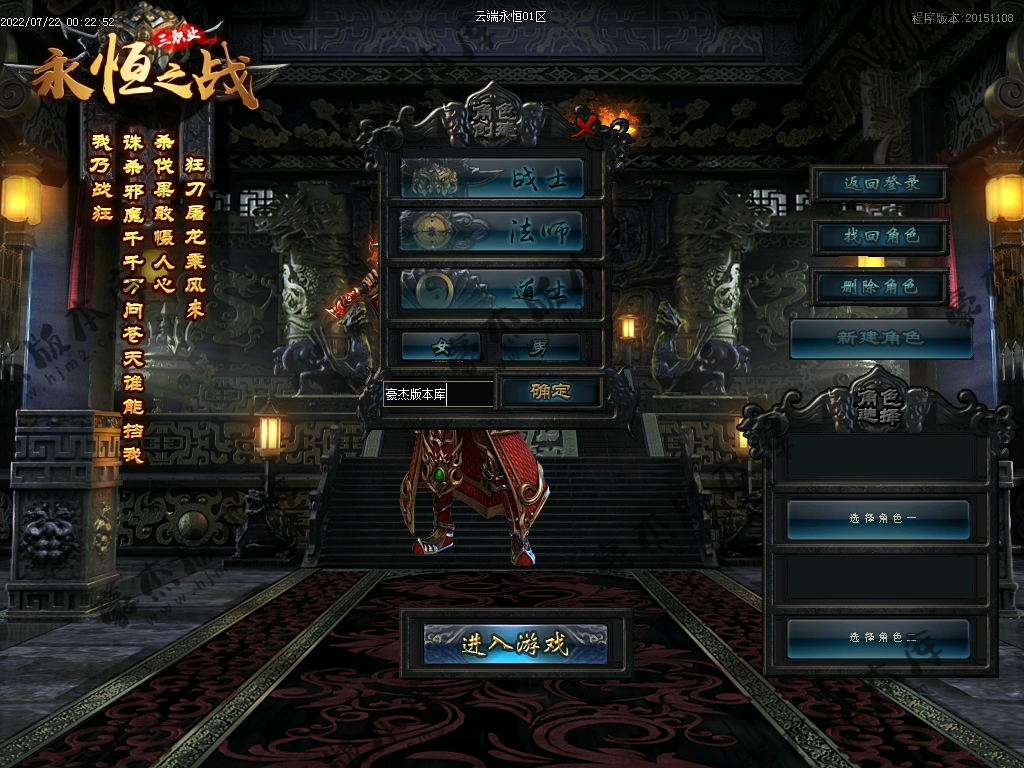Click the 删除角色 delete character button
This screenshot has height=768, width=1024.
pyautogui.click(x=880, y=288)
